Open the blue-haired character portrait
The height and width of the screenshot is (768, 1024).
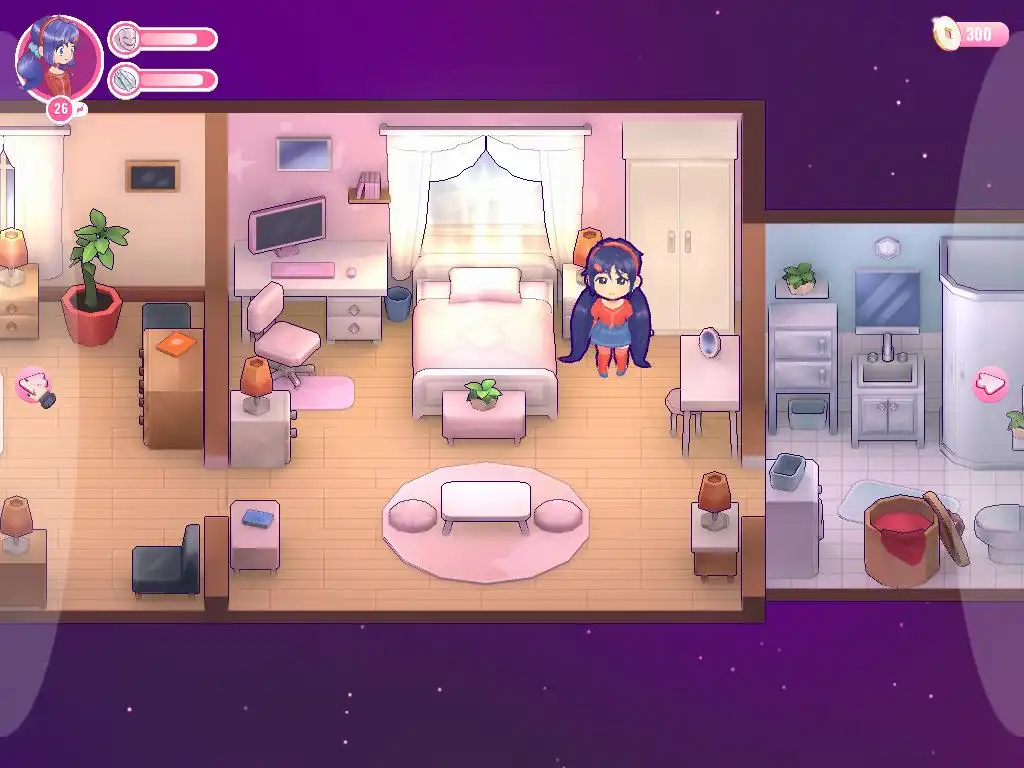(x=58, y=57)
